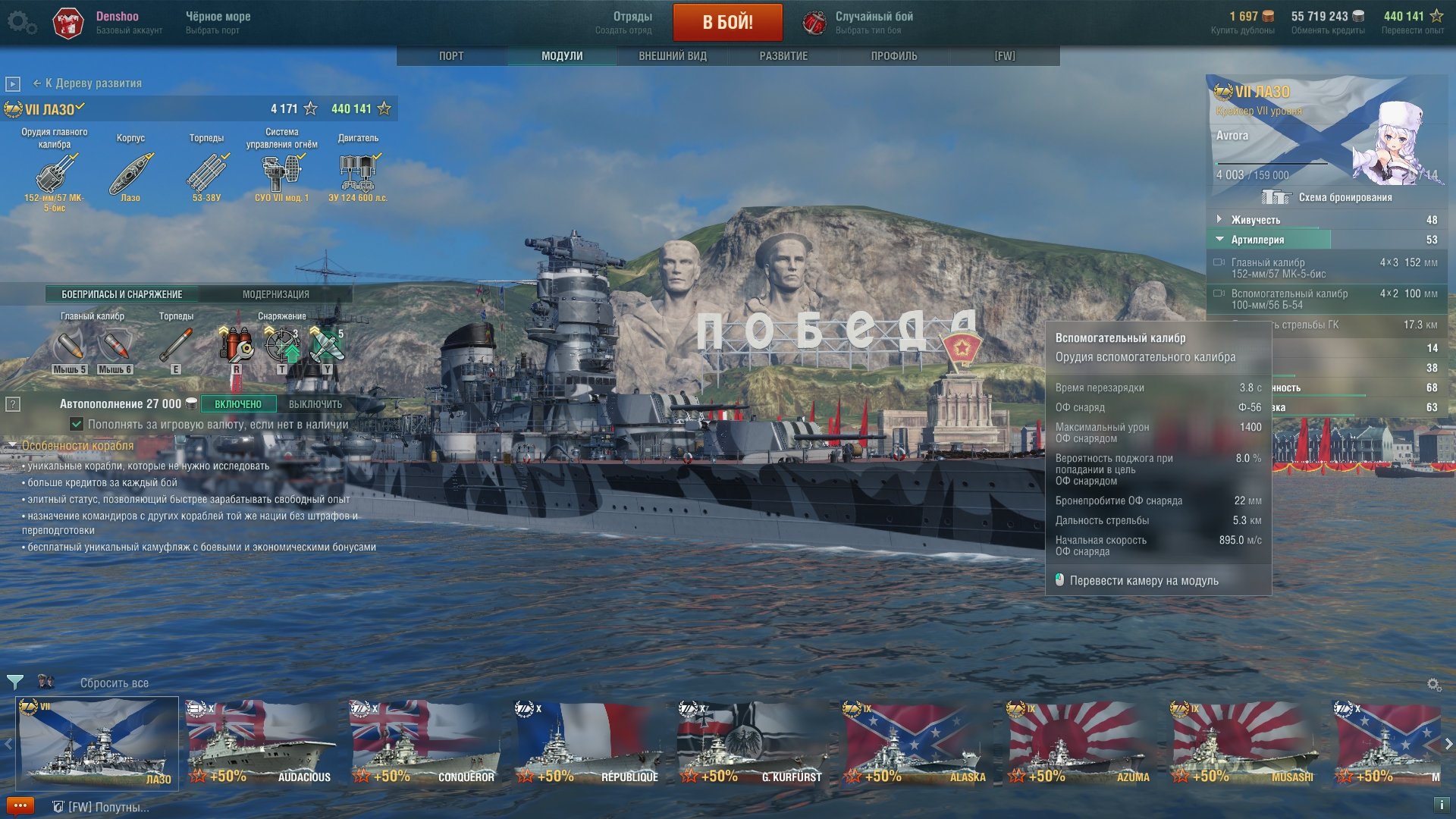This screenshot has height=819, width=1456.
Task: Switch to the МОДЕРНИЗАЦИЯ tab
Action: (275, 294)
